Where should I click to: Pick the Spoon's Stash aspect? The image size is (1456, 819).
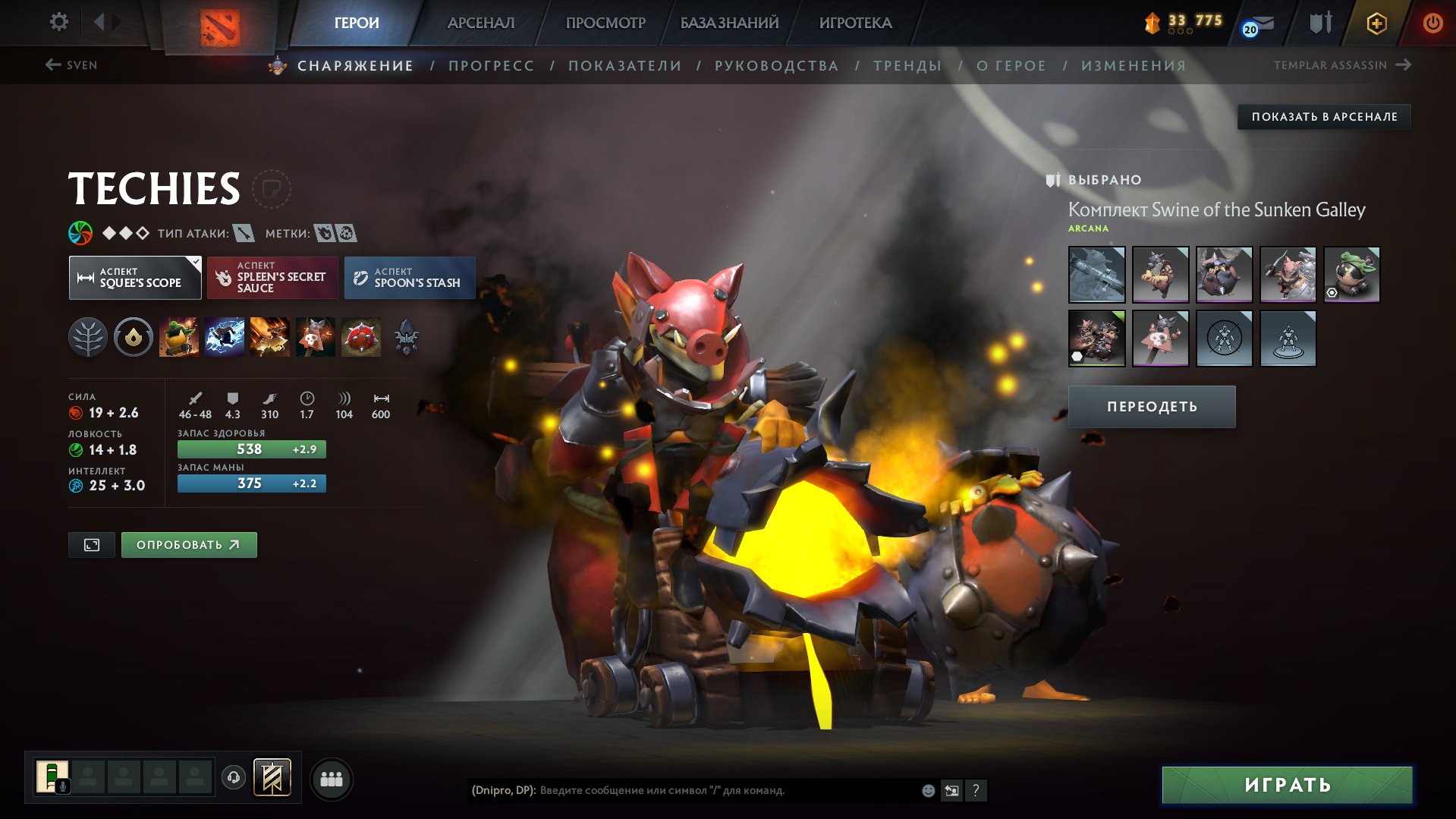(410, 278)
